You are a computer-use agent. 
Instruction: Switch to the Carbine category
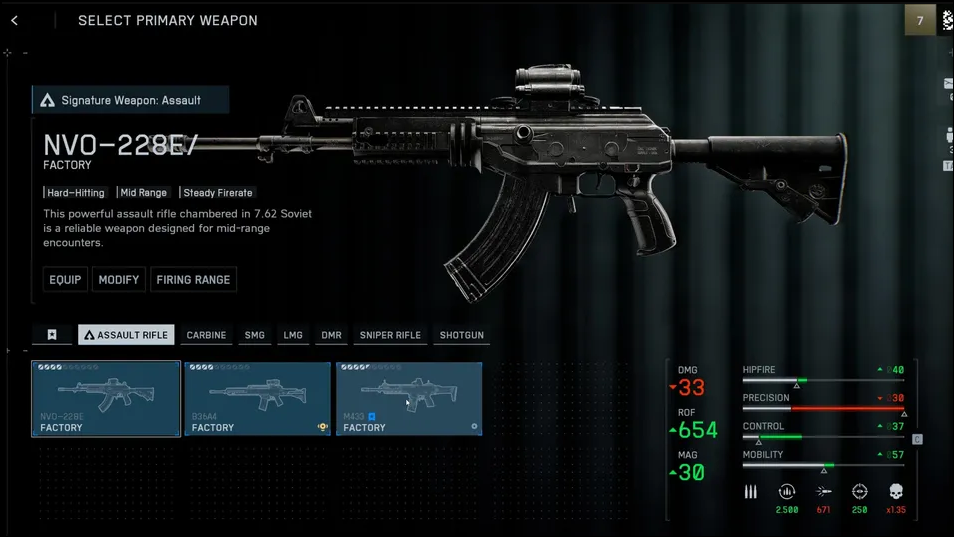(206, 335)
